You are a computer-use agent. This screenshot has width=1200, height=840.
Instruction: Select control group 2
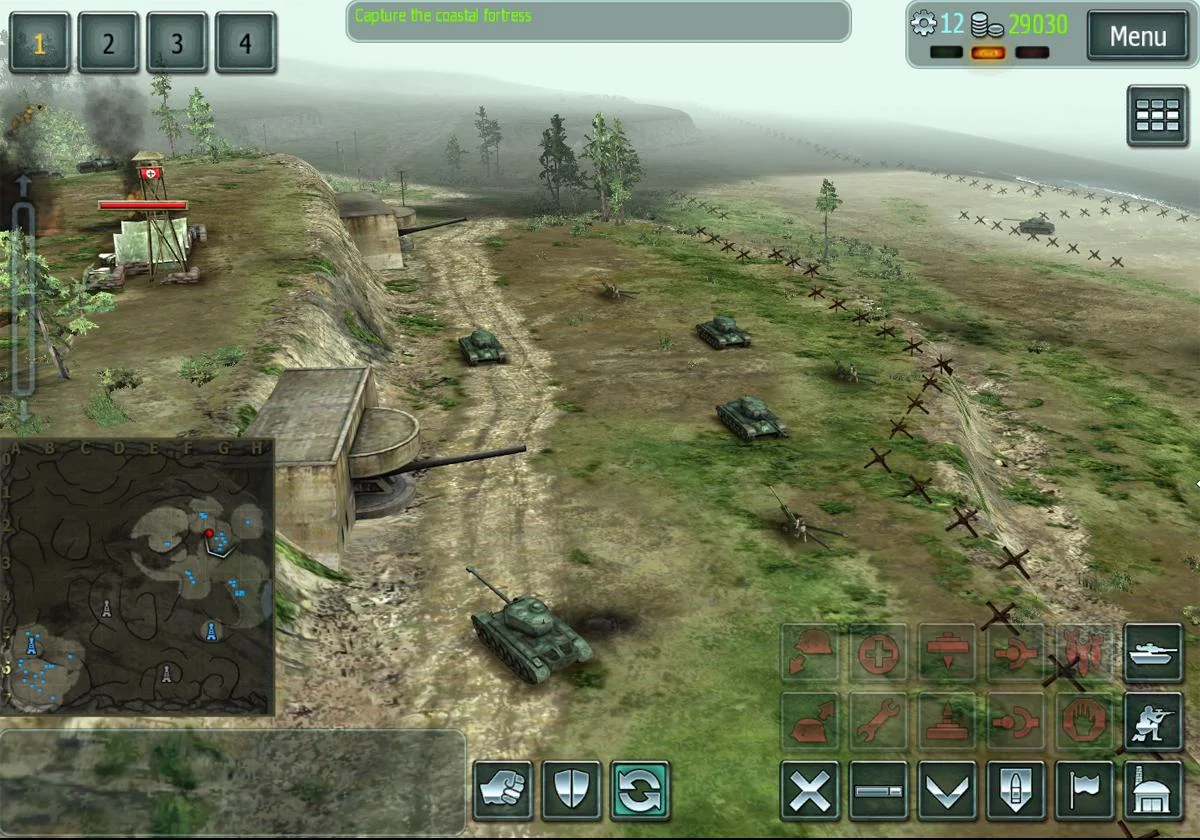click(x=108, y=43)
